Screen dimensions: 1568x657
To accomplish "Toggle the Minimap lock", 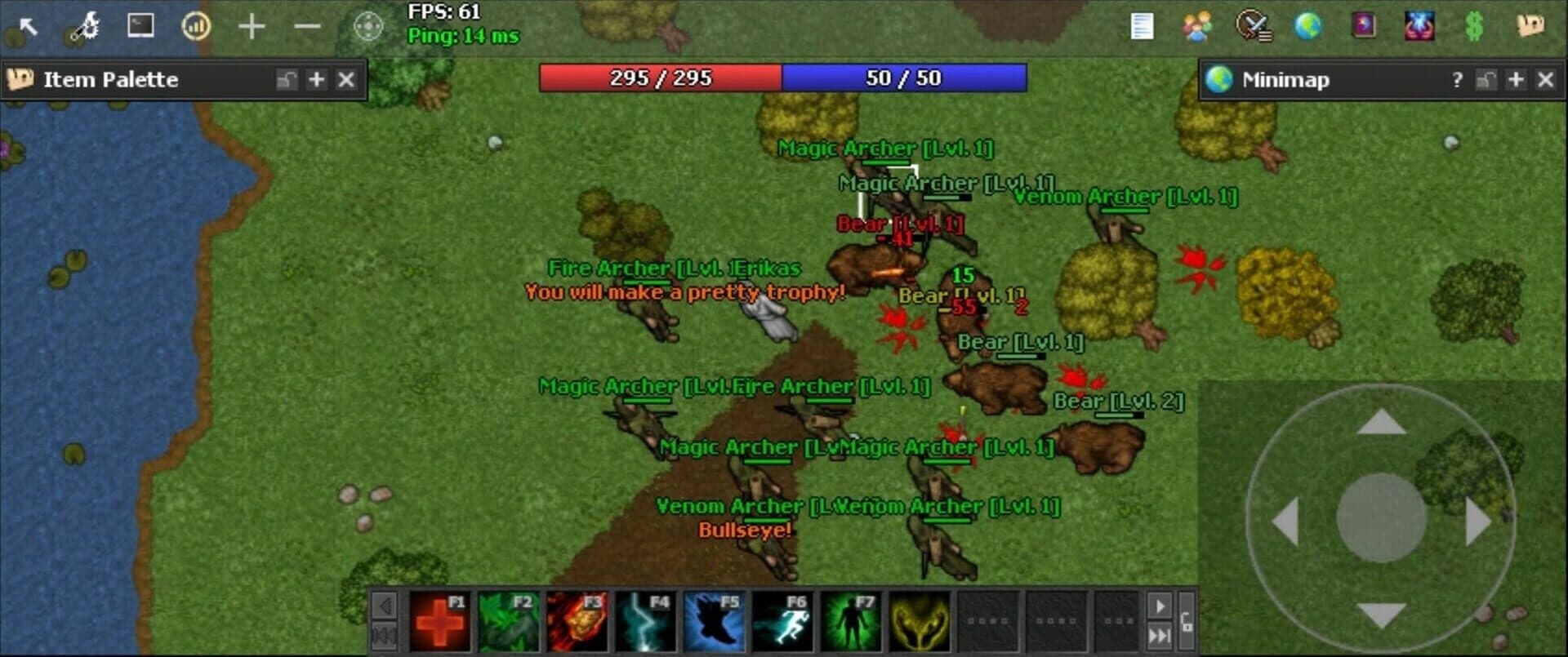I will 1486,80.
